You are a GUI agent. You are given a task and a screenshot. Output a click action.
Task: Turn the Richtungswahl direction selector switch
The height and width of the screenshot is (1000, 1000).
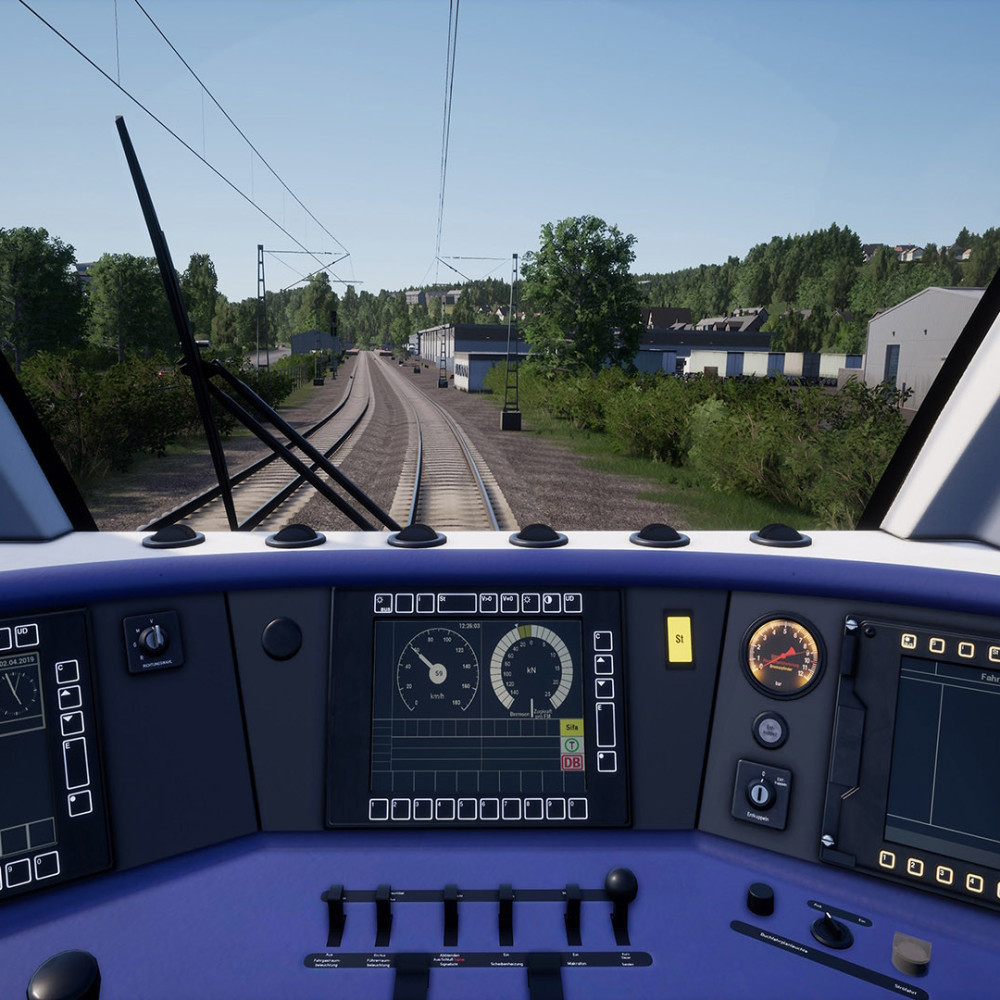(x=153, y=639)
